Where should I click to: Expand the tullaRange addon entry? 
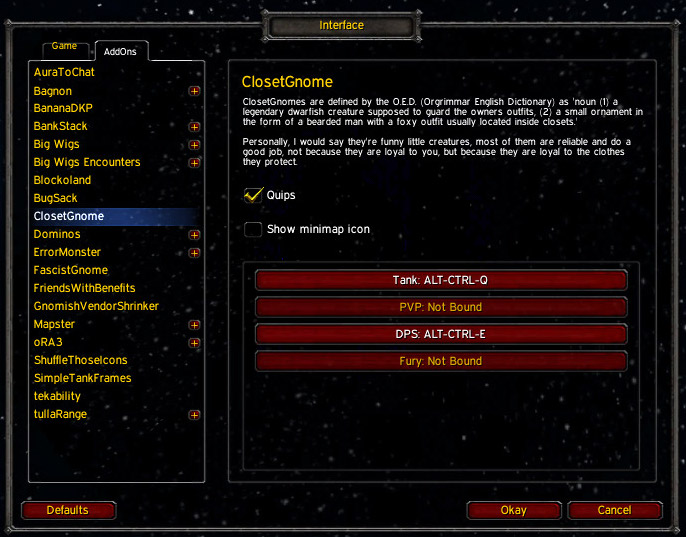[x=194, y=415]
